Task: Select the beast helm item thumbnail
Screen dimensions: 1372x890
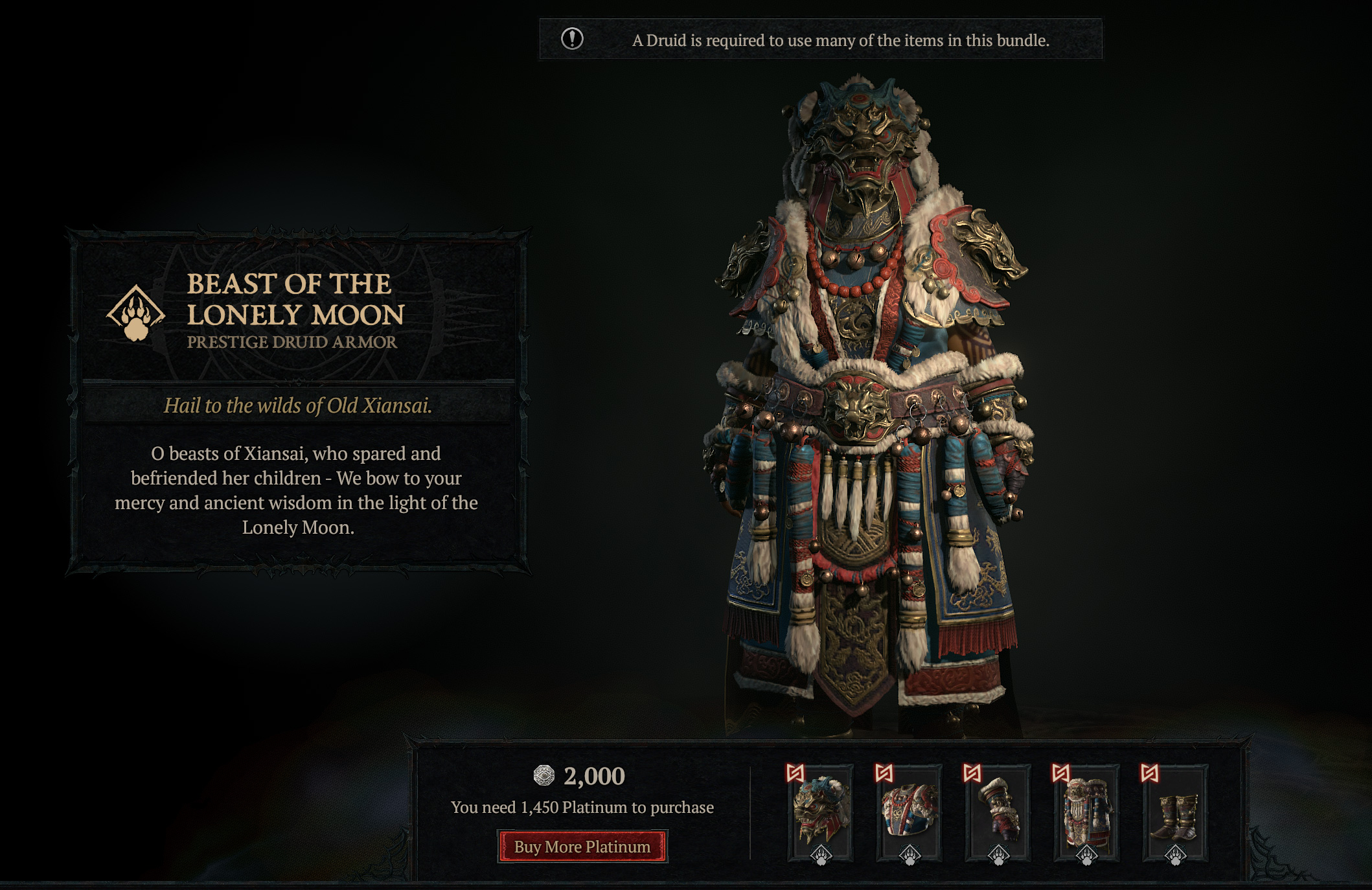Action: coord(821,812)
